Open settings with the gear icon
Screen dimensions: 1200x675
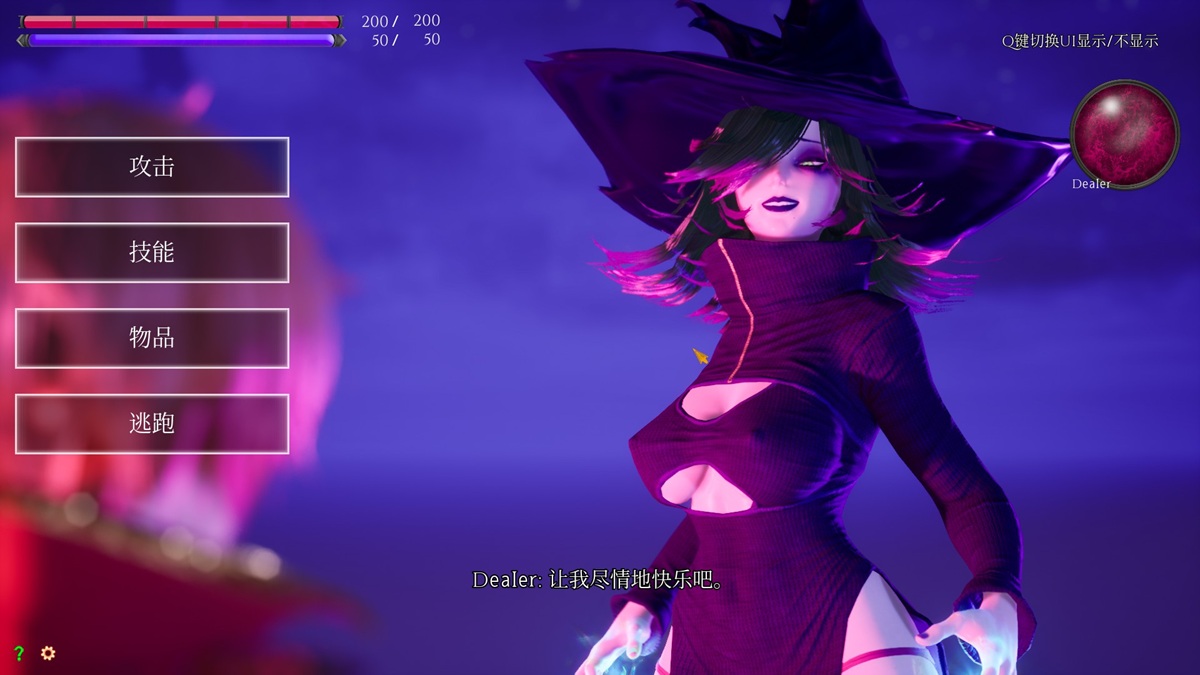coord(48,653)
